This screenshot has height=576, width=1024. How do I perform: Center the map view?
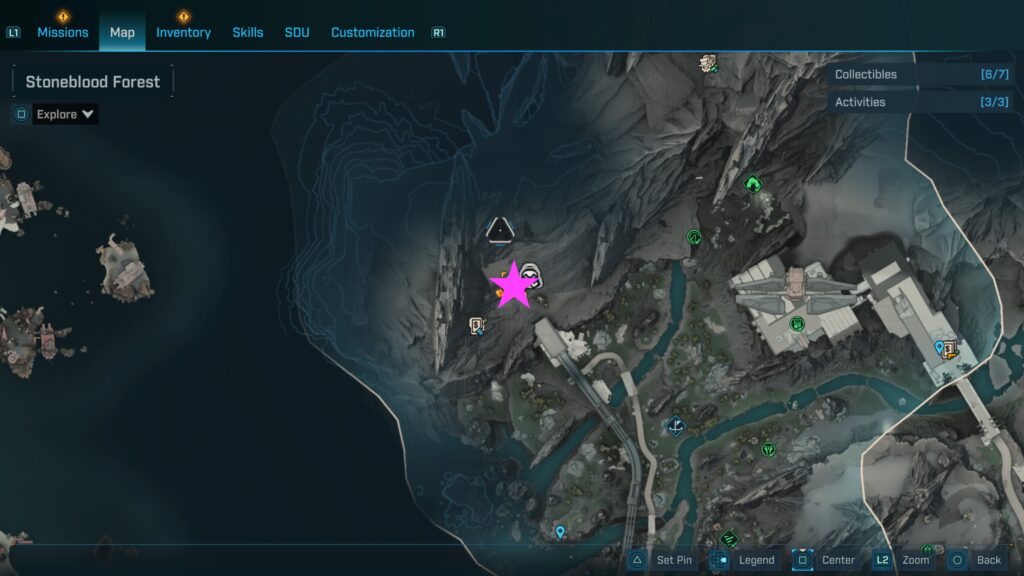pyautogui.click(x=825, y=560)
